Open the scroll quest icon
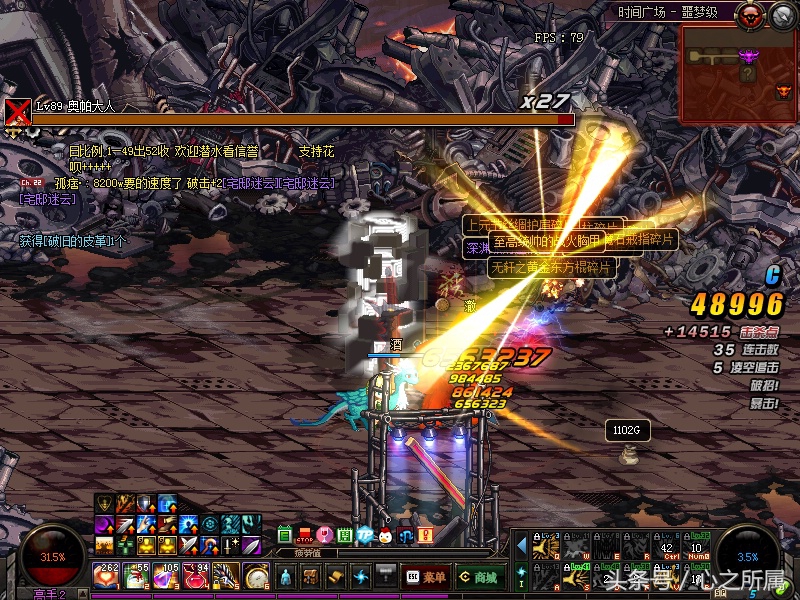Screen dimensions: 800x600 336,576
